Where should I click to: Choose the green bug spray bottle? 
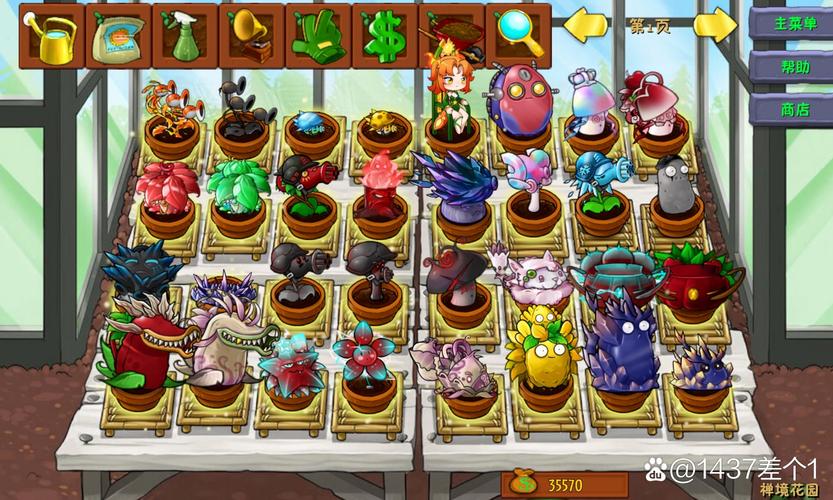(184, 36)
